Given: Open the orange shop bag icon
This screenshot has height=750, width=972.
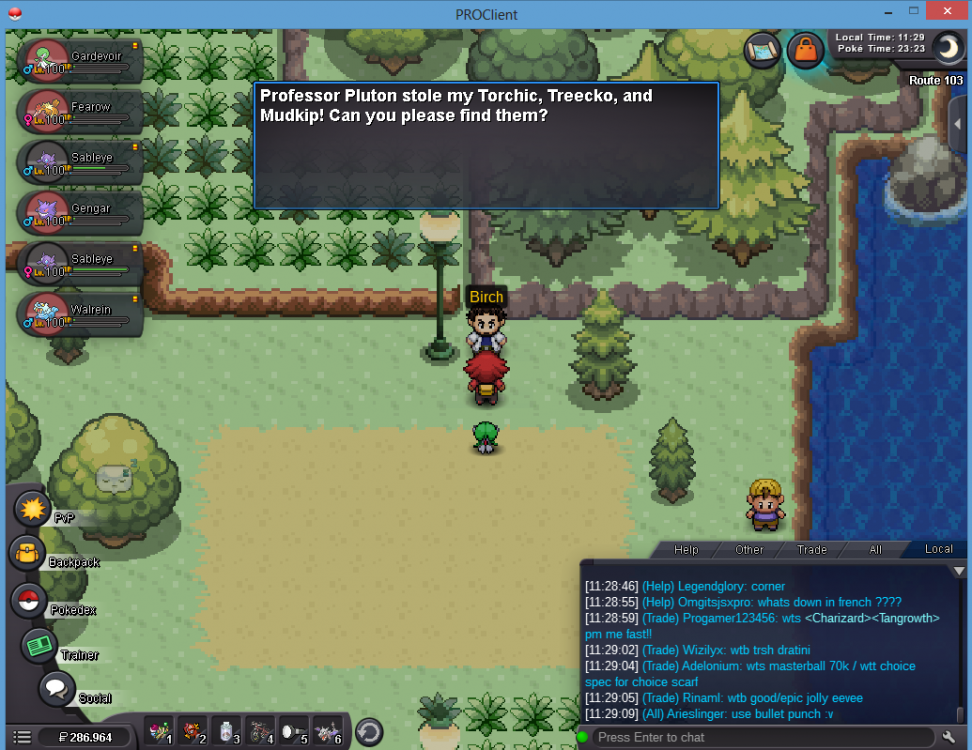Looking at the screenshot, I should coord(805,49).
